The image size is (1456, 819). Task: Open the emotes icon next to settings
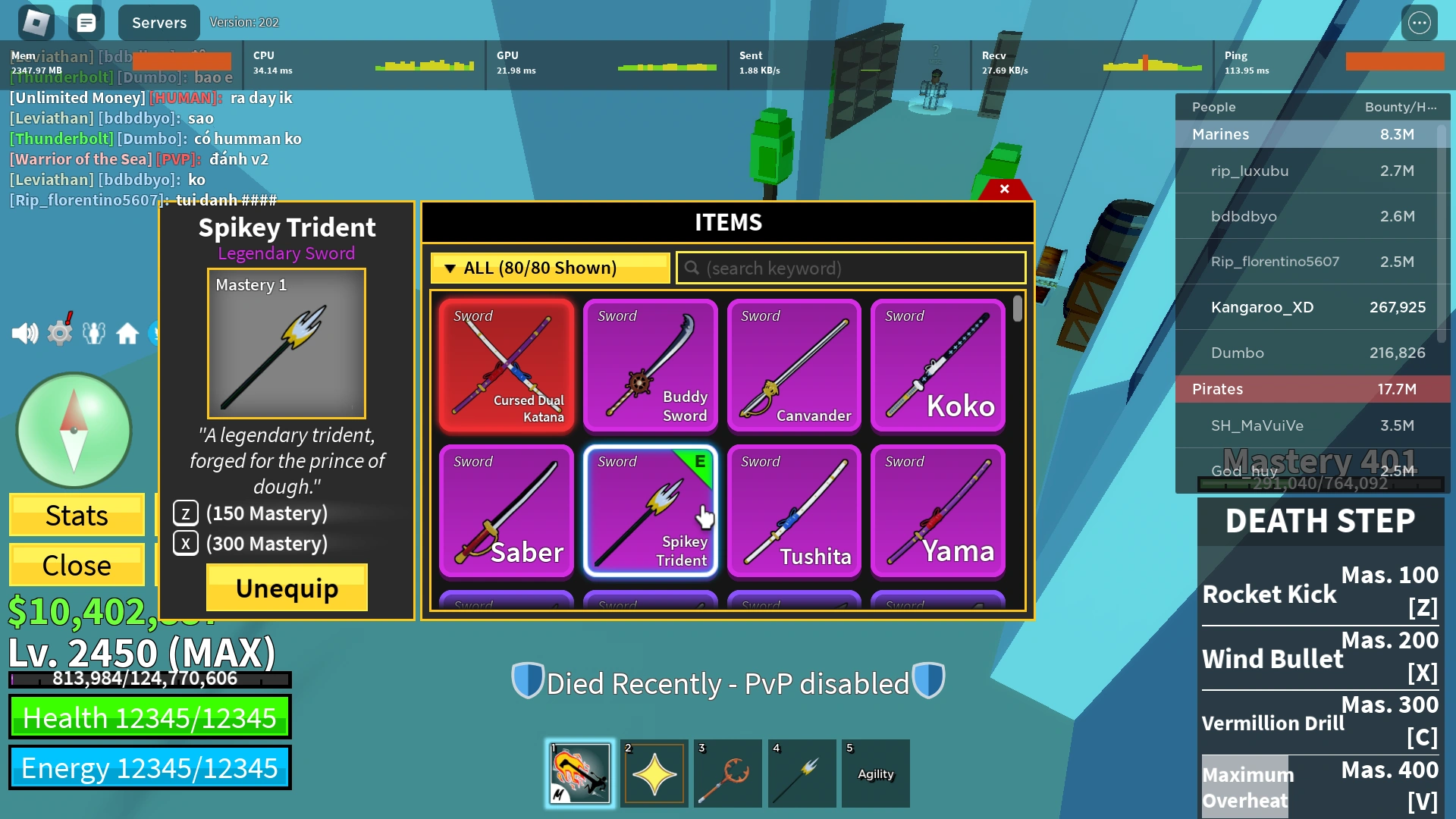click(93, 331)
